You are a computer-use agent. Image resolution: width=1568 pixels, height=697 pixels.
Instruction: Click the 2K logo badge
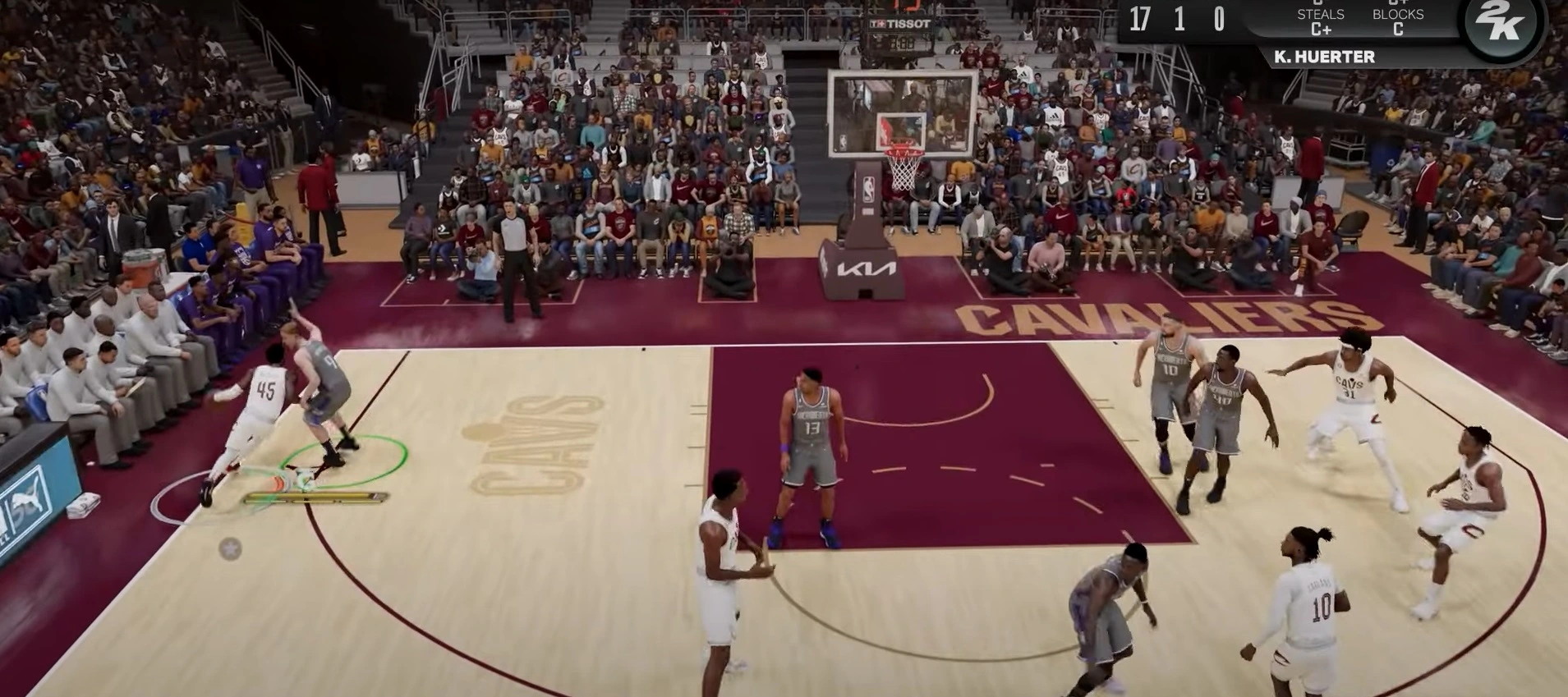click(1502, 25)
